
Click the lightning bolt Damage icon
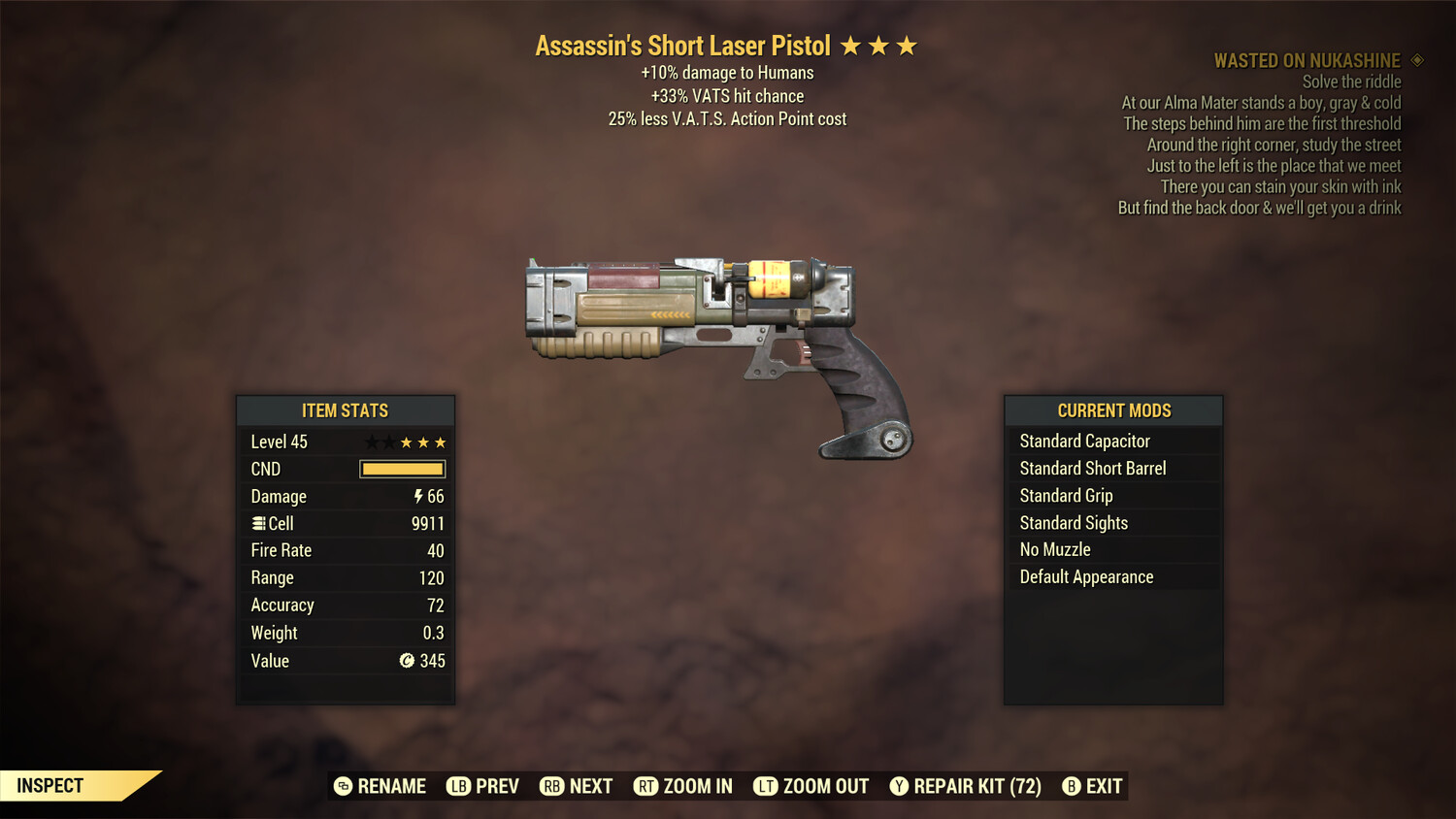pos(417,496)
